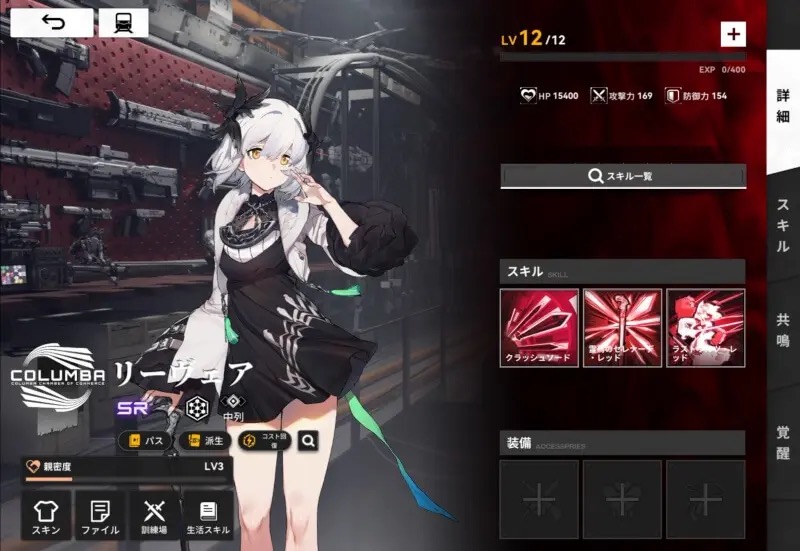Switch to the スキル side tab
800x551 pixels.
[x=783, y=225]
